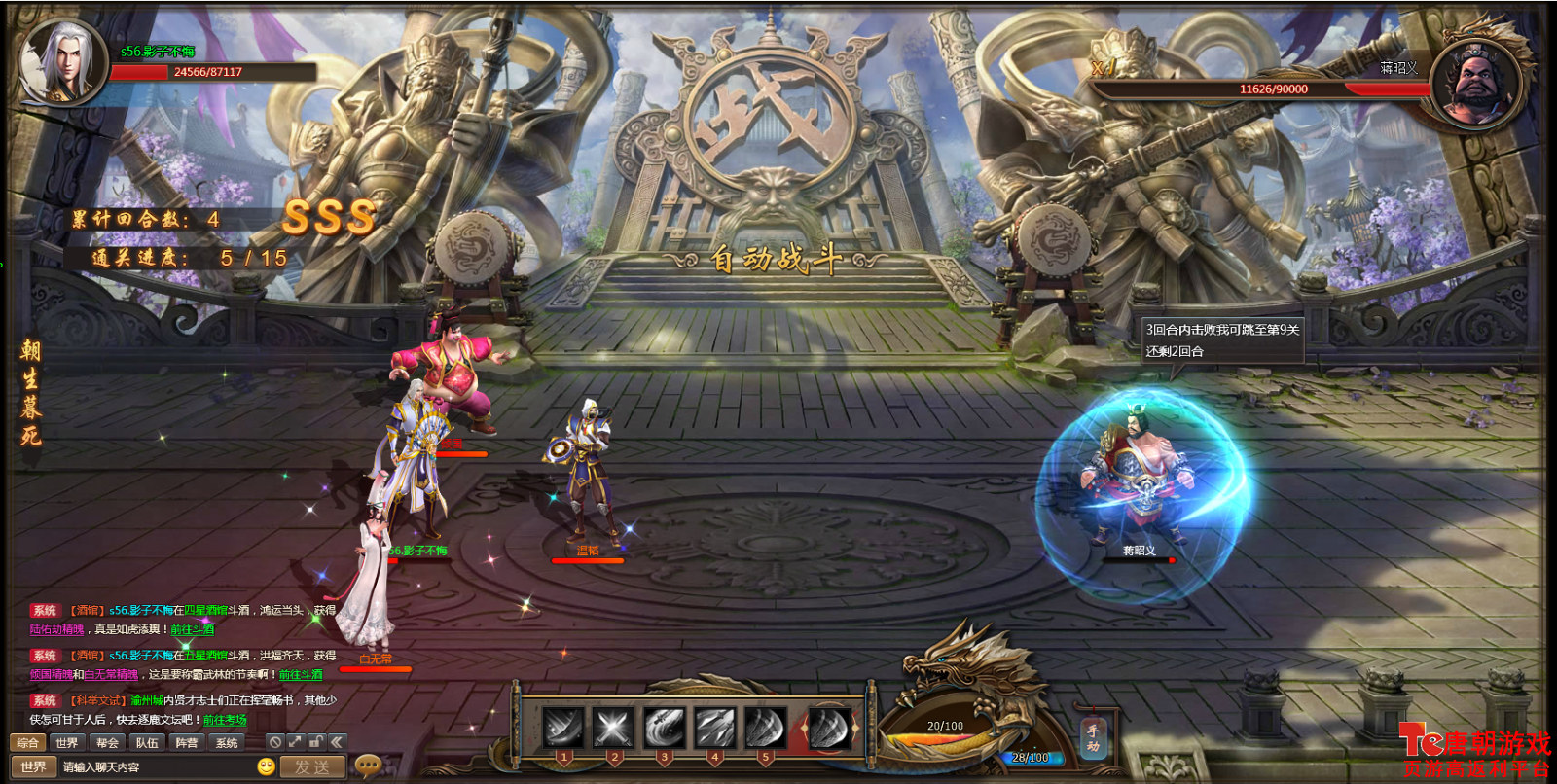Switch to manual mode with the 手动 lantern
The image size is (1557, 784).
[x=1093, y=738]
